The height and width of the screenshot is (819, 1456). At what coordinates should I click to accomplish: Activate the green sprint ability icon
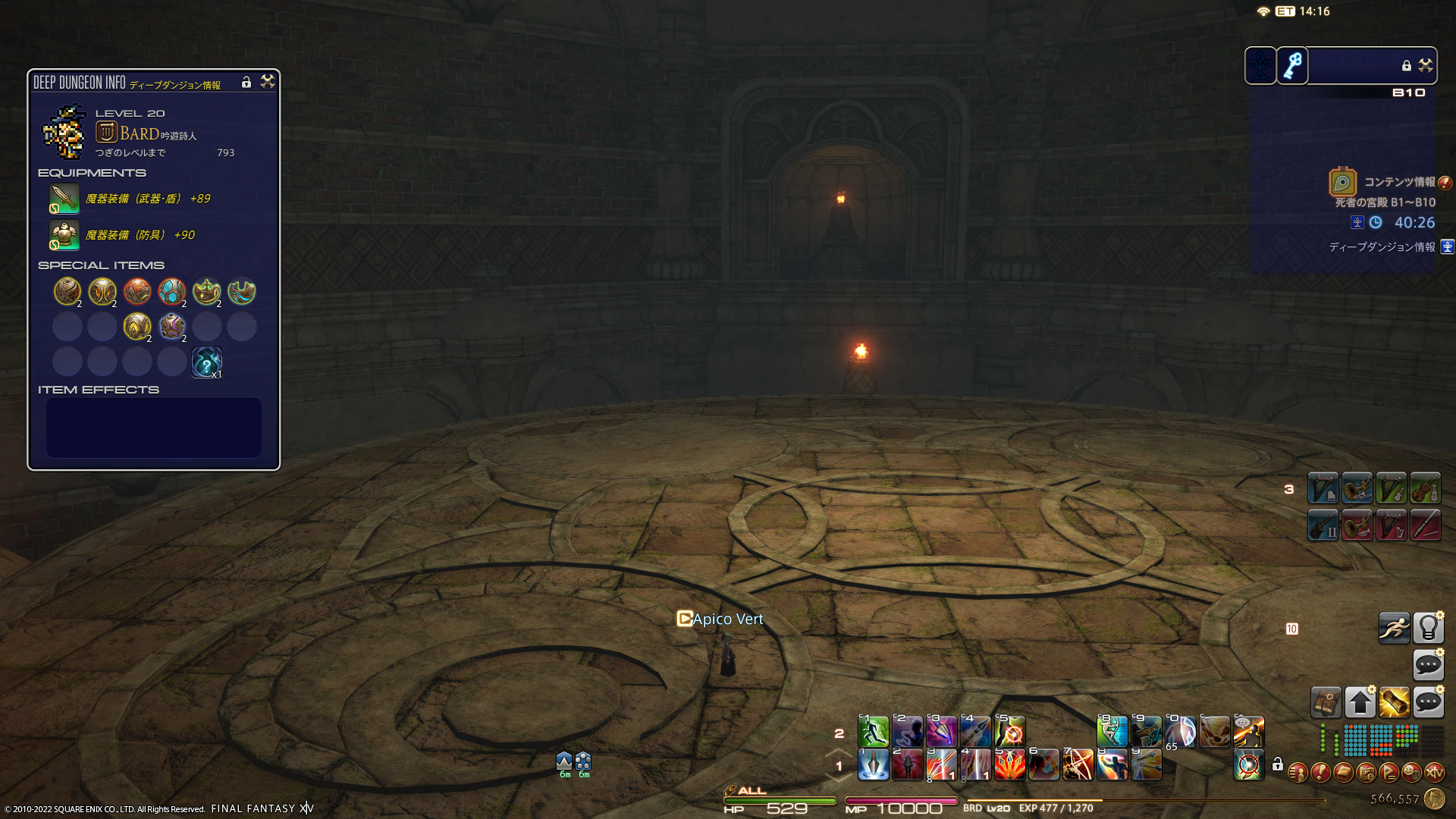coord(873,732)
